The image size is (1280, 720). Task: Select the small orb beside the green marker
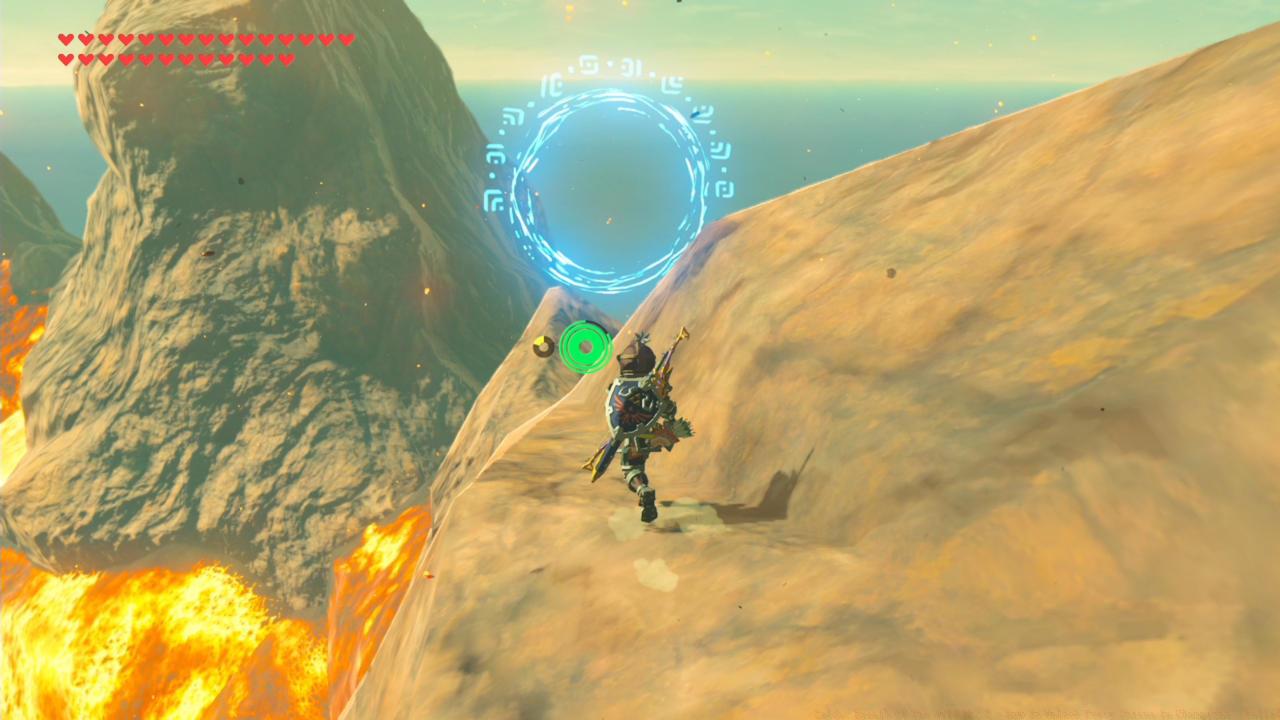541,344
